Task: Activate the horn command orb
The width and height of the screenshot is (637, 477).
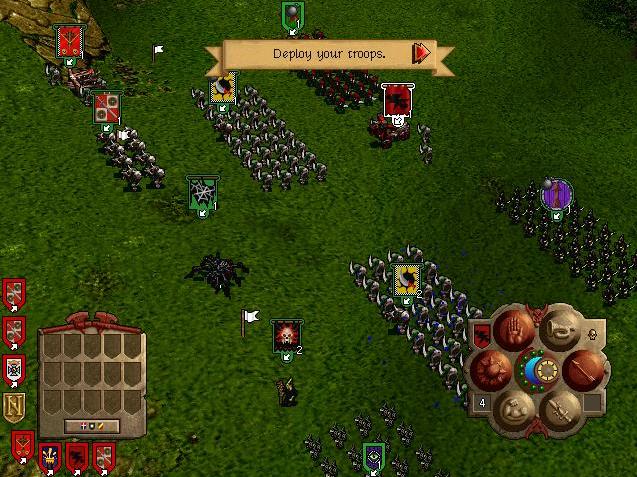Action: coord(556,331)
